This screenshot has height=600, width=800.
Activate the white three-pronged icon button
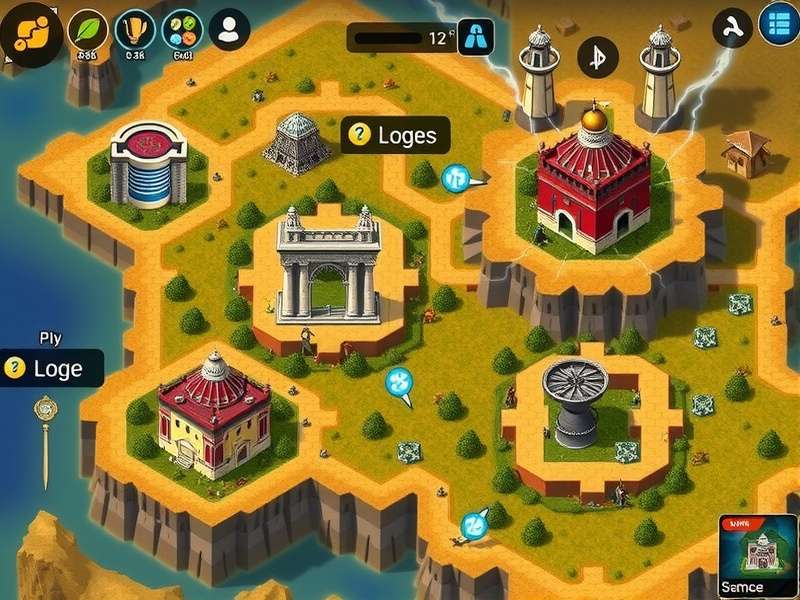(x=731, y=27)
